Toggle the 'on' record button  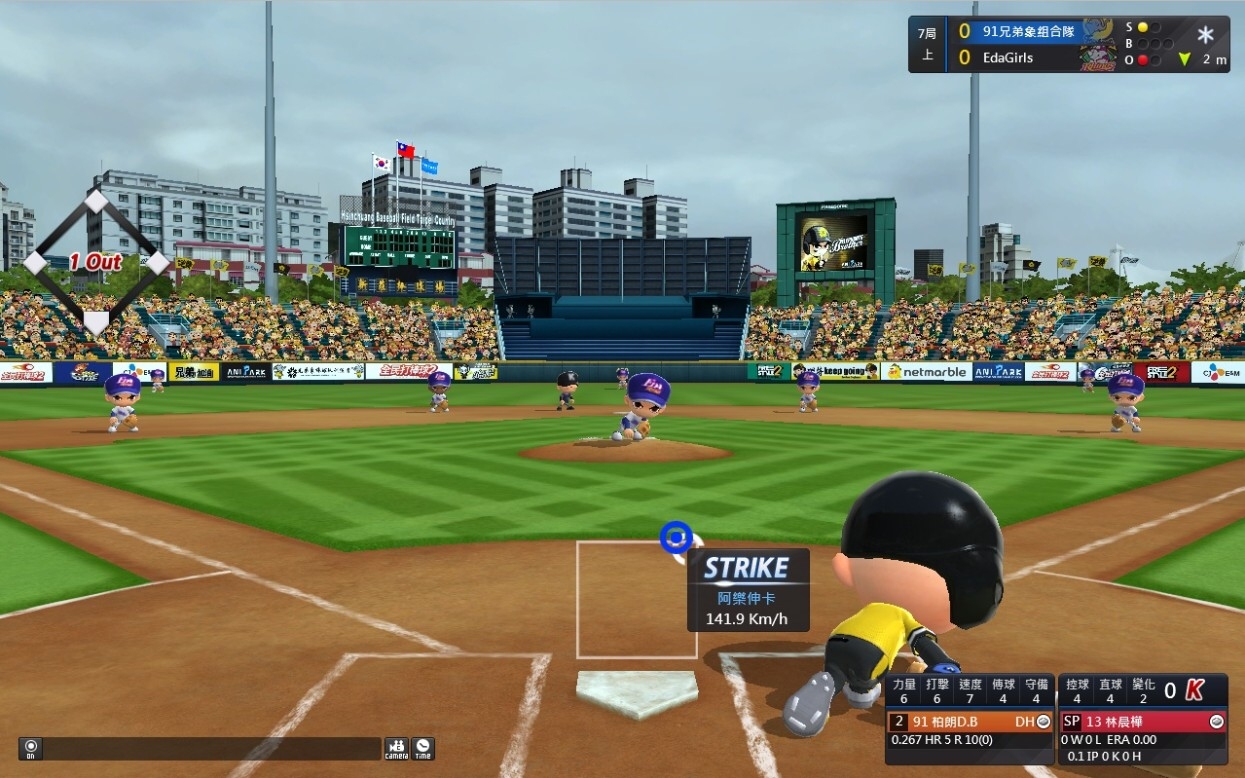[x=30, y=748]
